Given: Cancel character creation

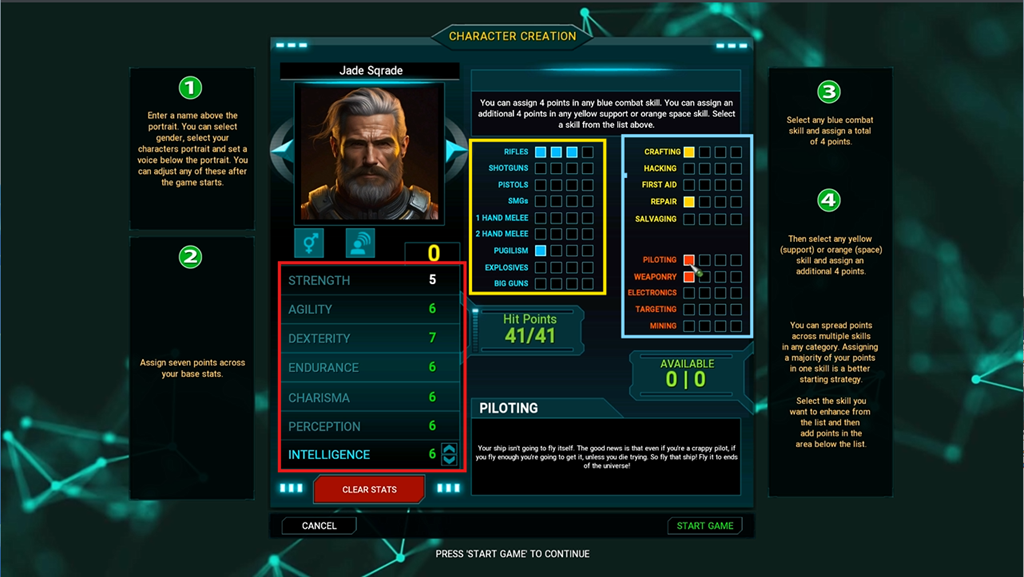Looking at the screenshot, I should [319, 525].
